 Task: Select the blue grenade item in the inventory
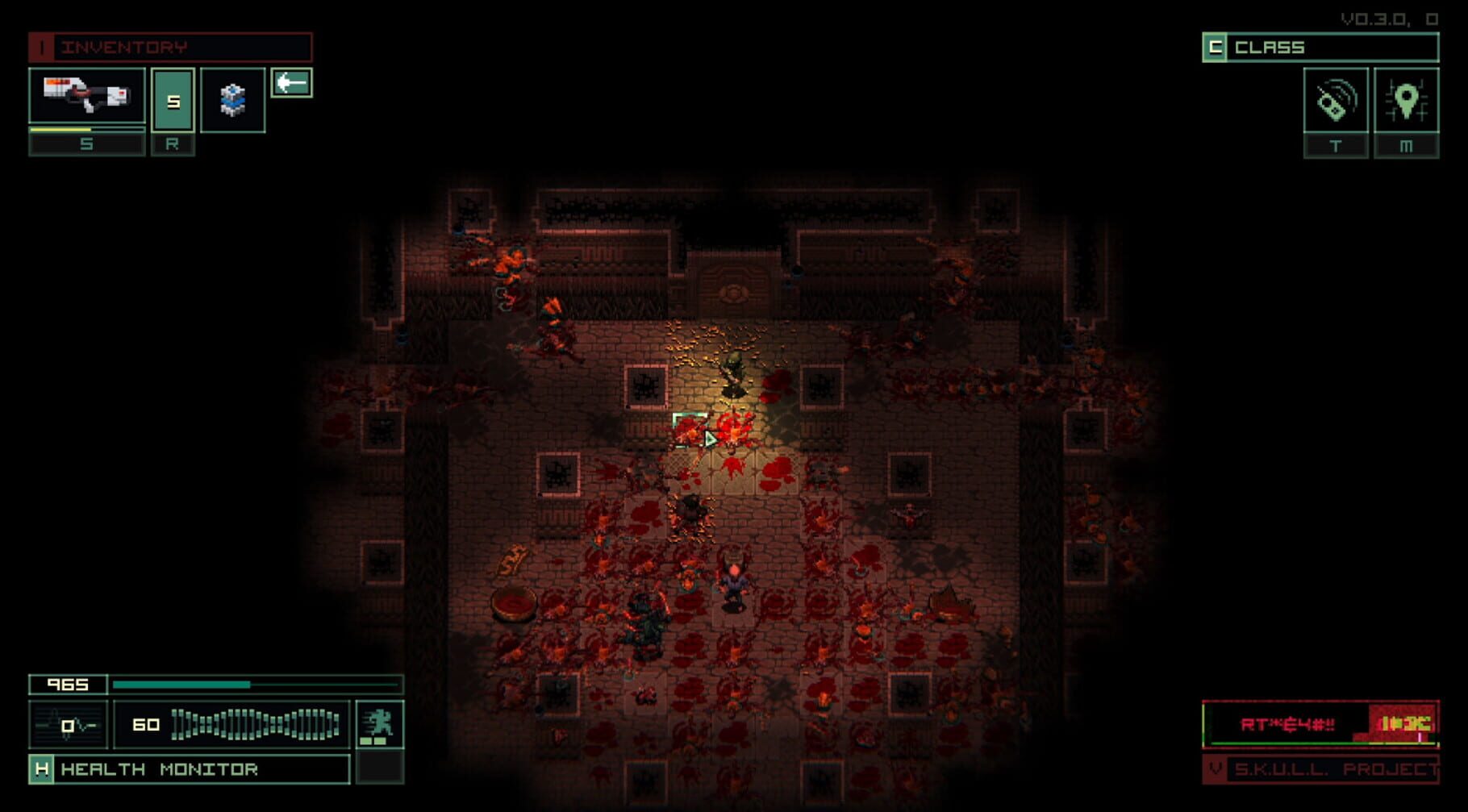pyautogui.click(x=233, y=98)
